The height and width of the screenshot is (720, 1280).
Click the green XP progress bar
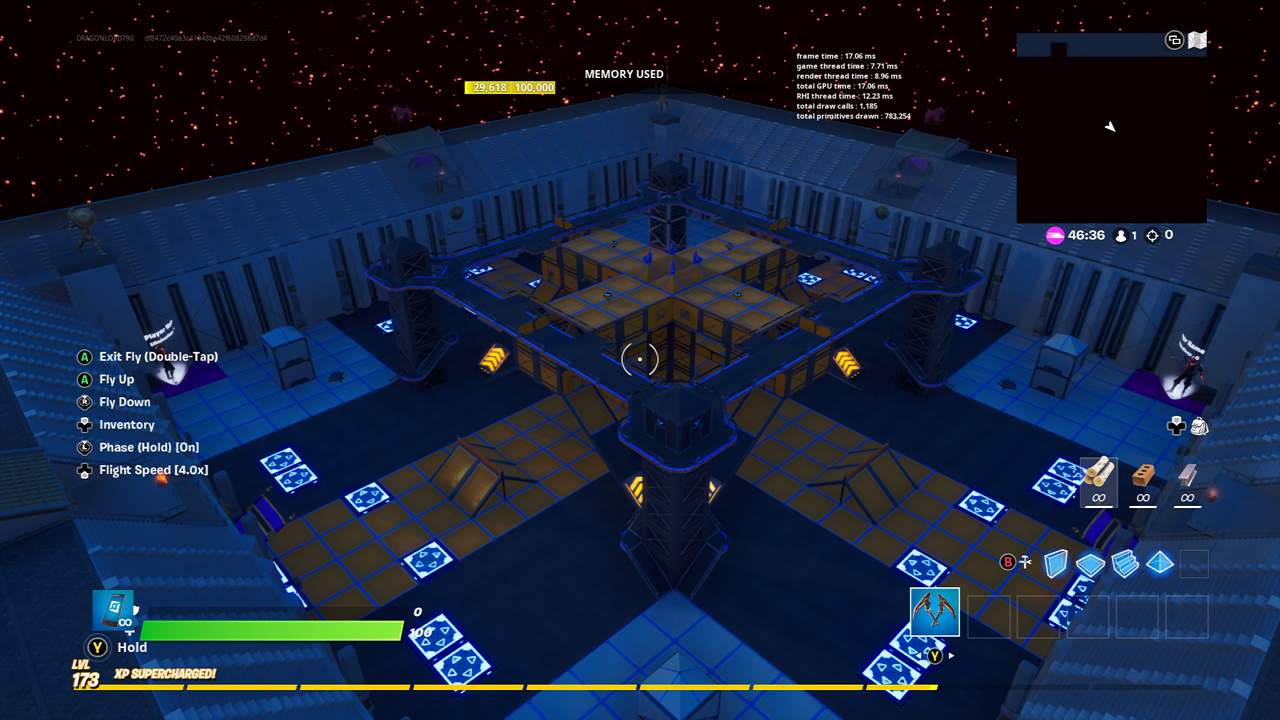270,630
